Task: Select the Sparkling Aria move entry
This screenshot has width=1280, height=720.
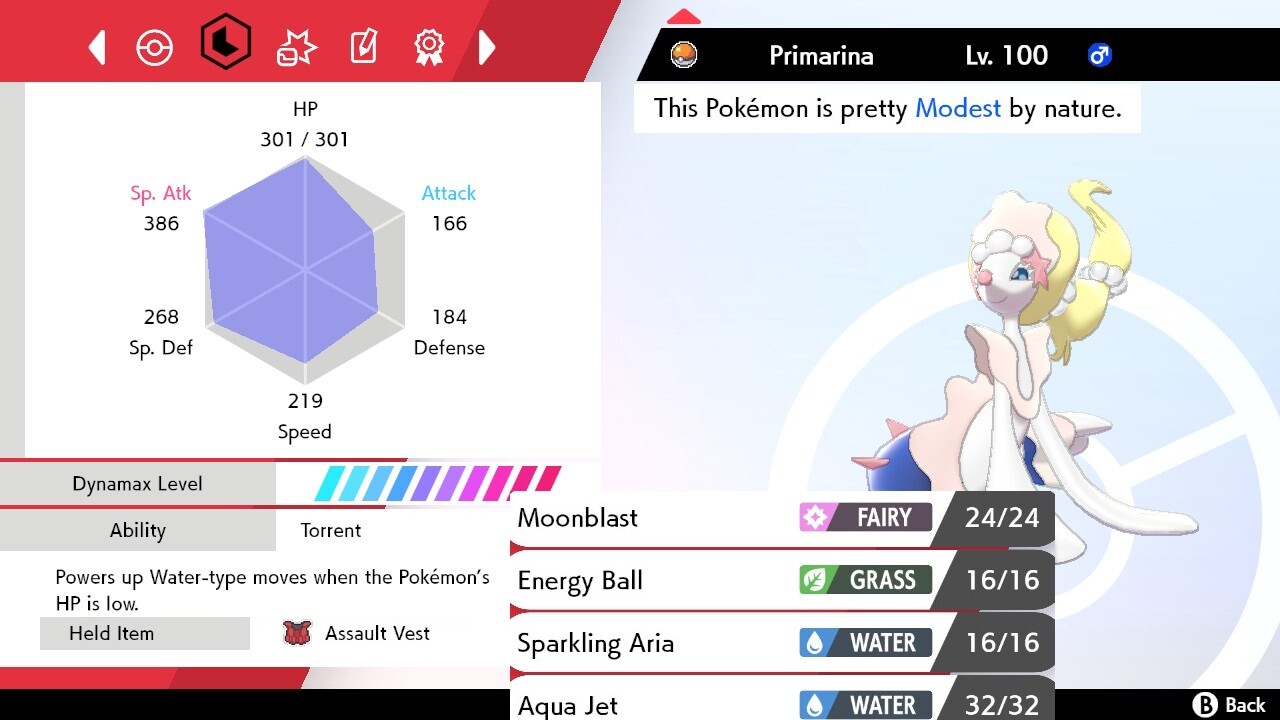Action: (700, 643)
